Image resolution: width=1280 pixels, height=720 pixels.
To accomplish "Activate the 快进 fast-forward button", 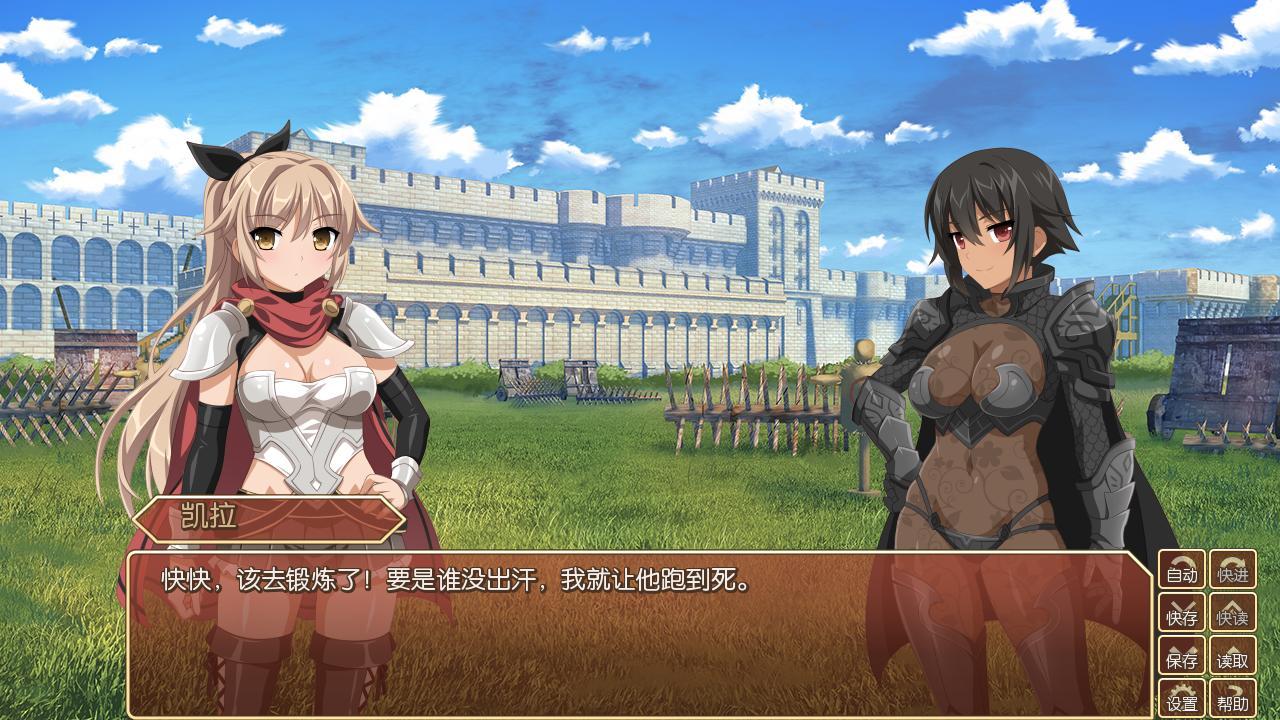I will (x=1233, y=570).
